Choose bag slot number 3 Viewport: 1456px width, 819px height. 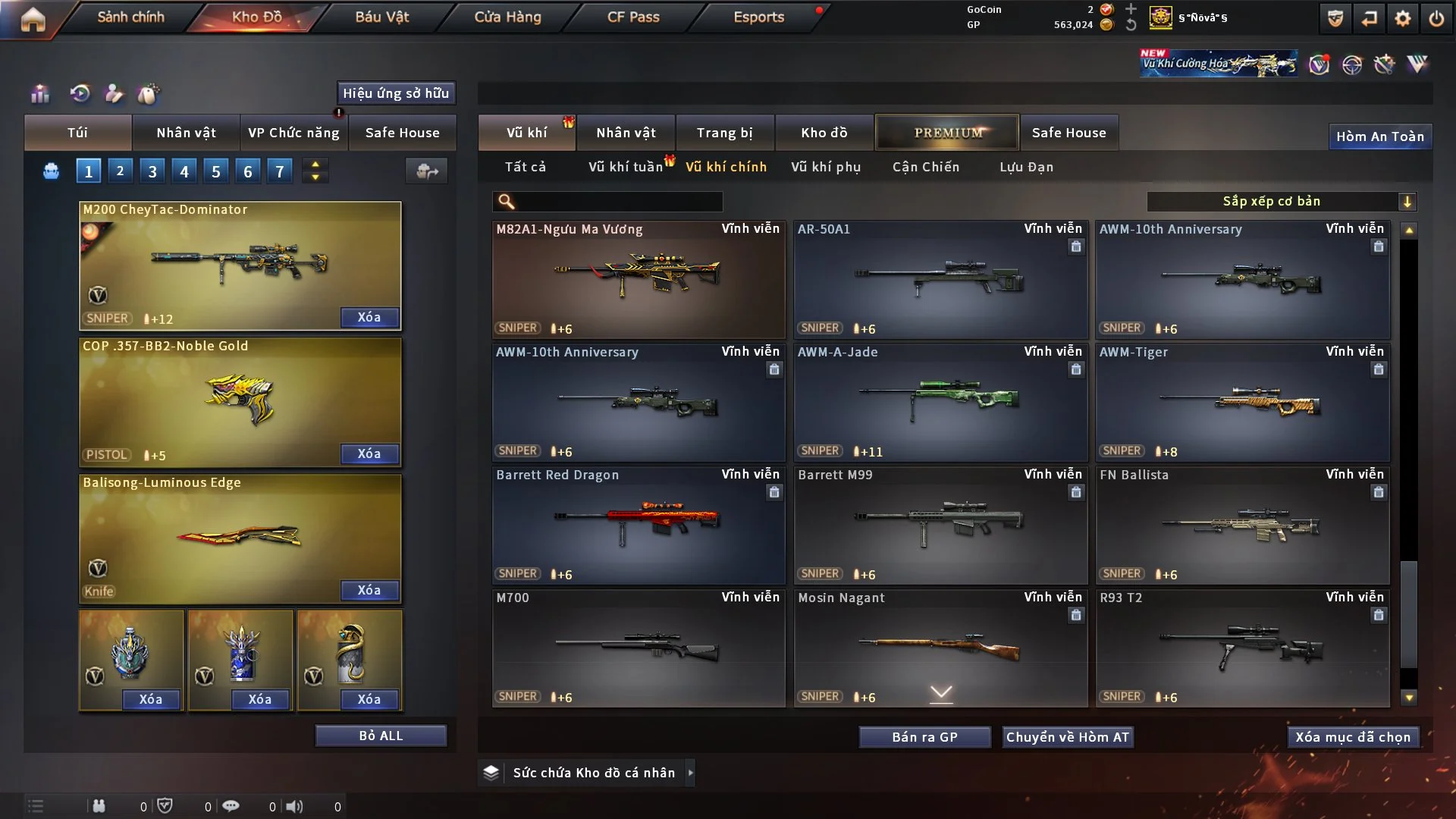[x=152, y=171]
